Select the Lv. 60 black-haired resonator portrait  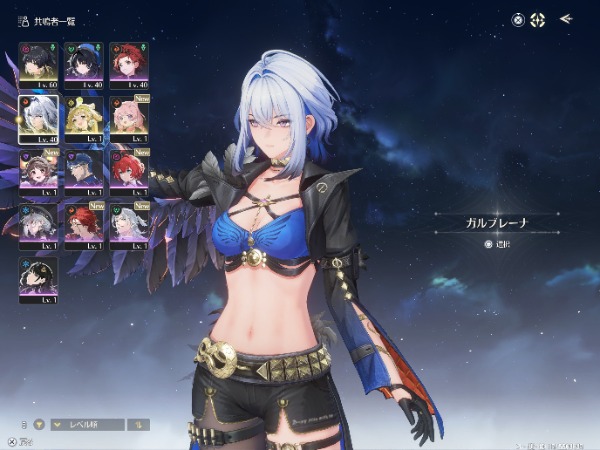point(38,64)
